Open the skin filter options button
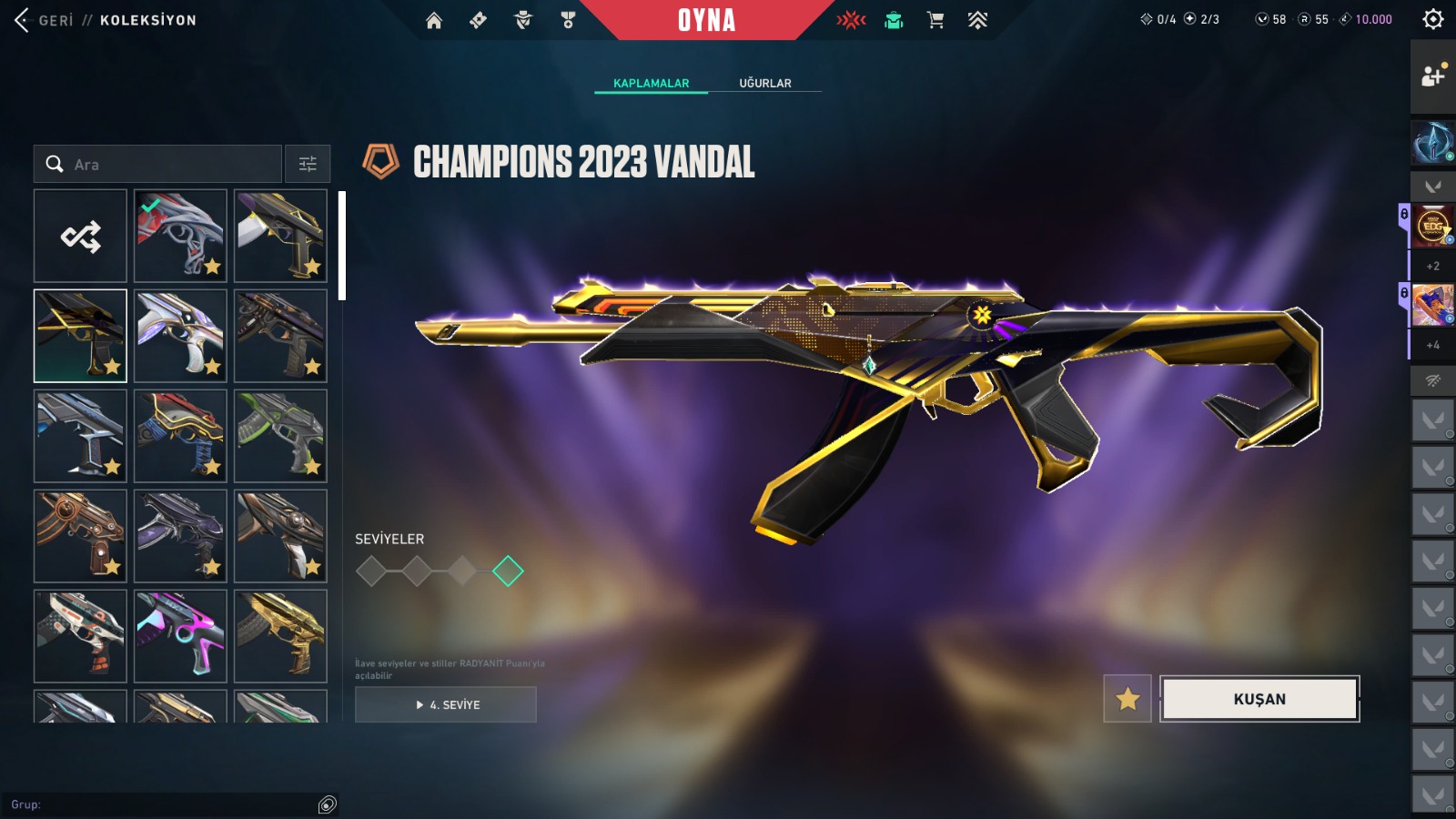The height and width of the screenshot is (819, 1456). pos(308,164)
